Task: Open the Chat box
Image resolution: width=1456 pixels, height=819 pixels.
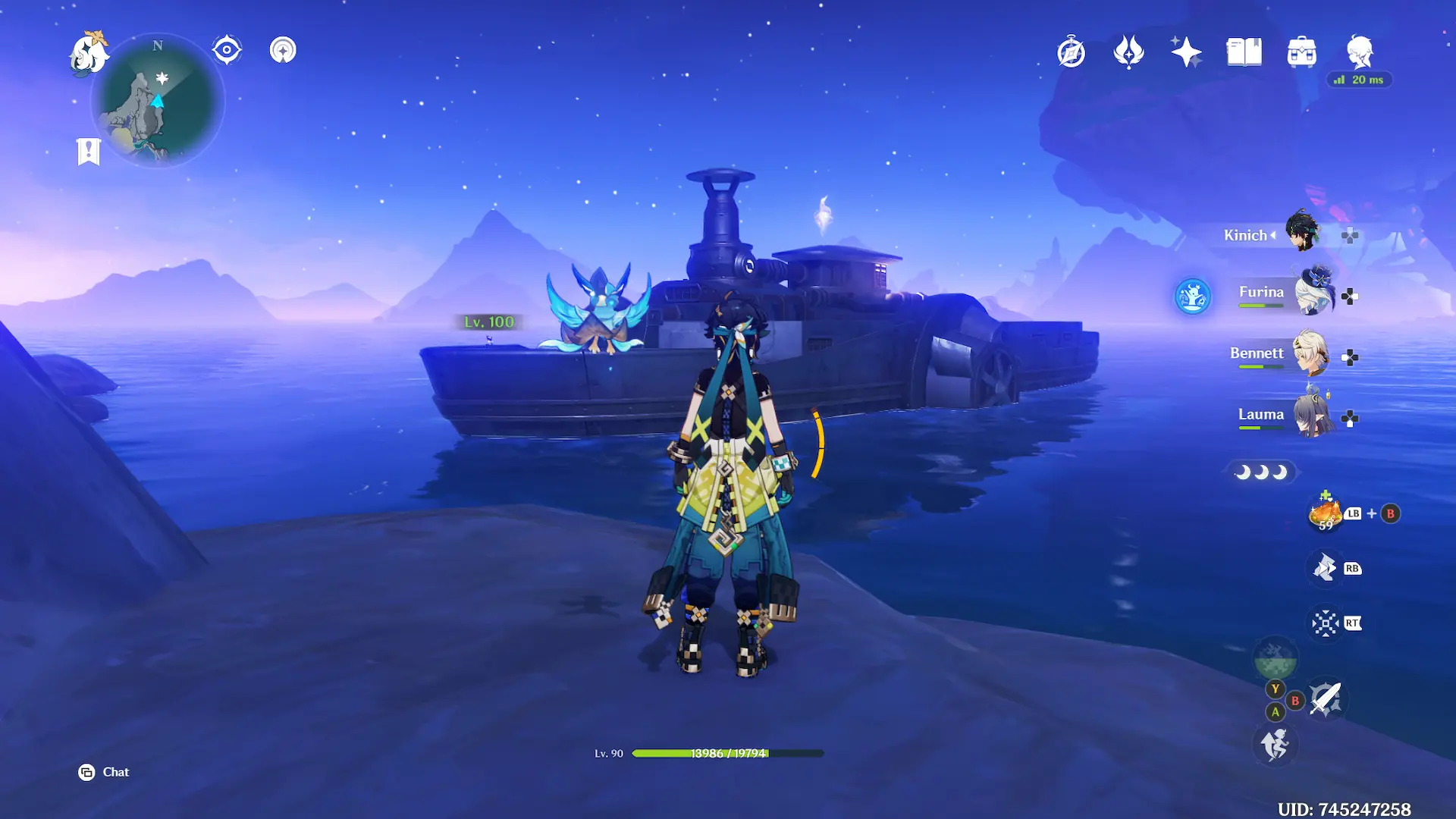Action: [x=105, y=772]
